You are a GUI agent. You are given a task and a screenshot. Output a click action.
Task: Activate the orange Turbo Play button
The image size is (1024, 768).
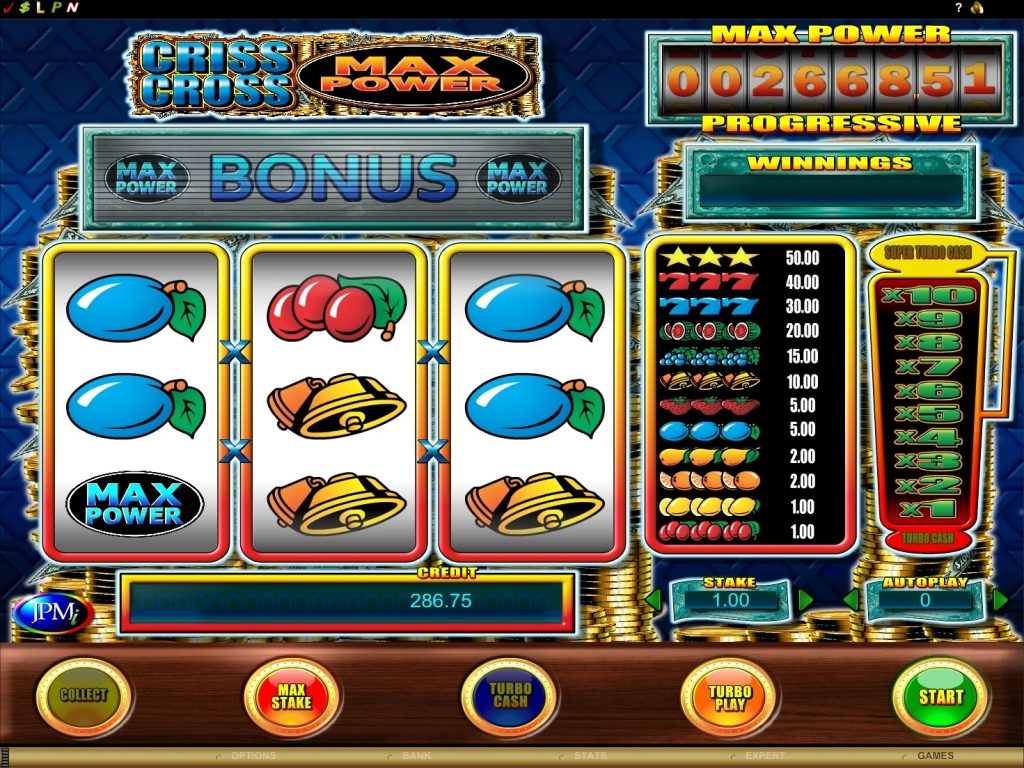click(729, 696)
